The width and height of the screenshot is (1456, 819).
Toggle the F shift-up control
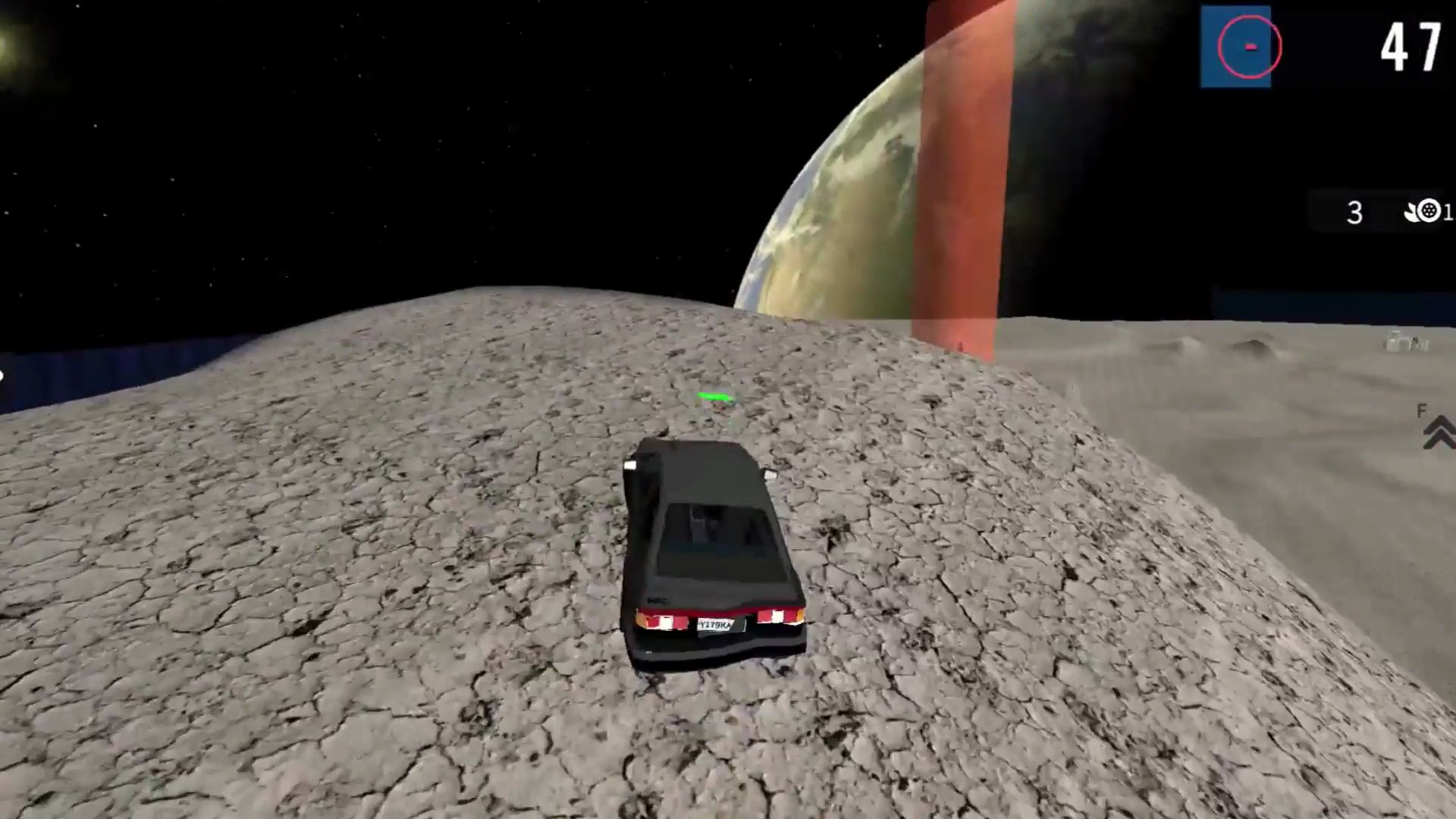point(1422,412)
